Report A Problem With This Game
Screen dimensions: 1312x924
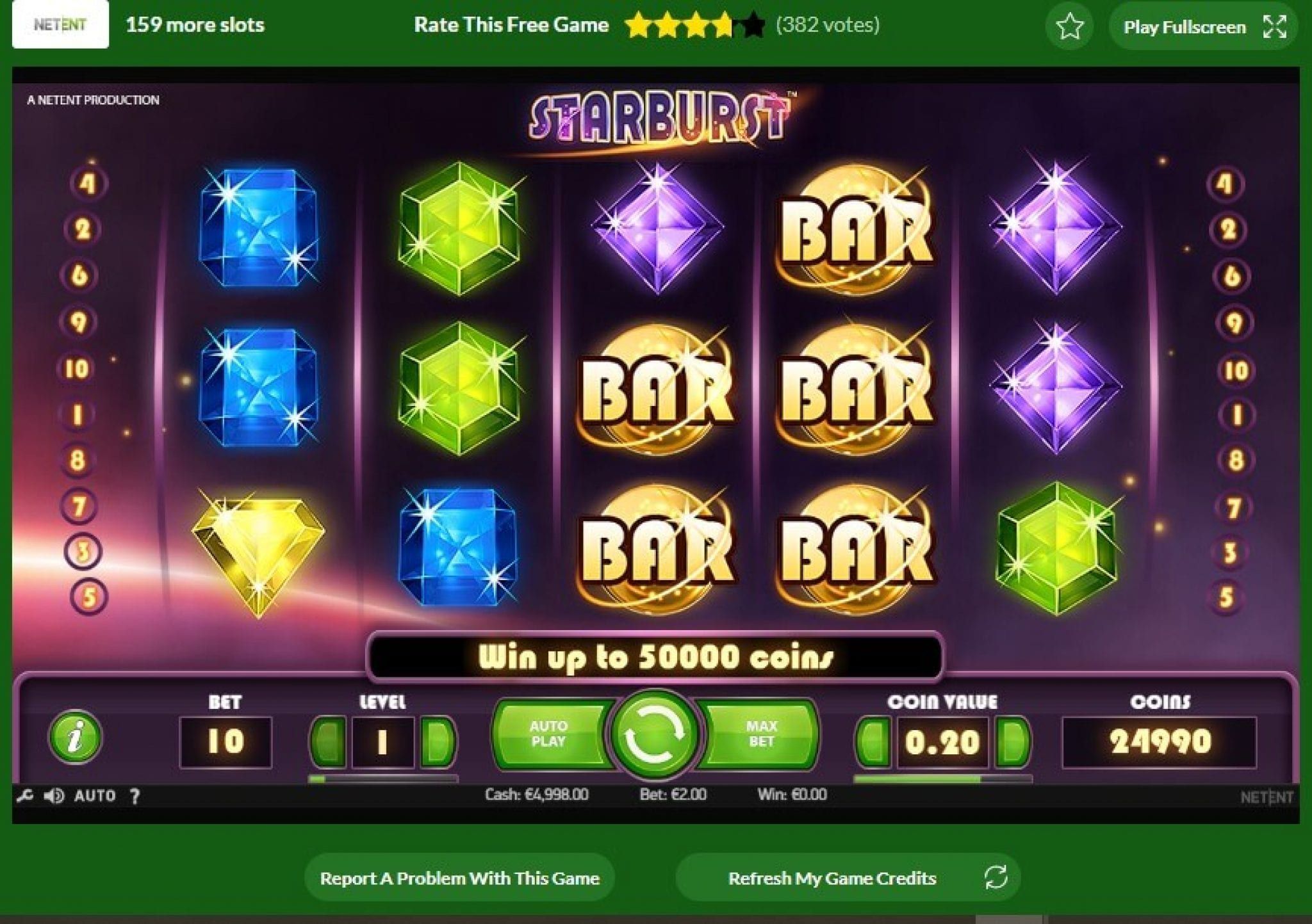click(459, 878)
